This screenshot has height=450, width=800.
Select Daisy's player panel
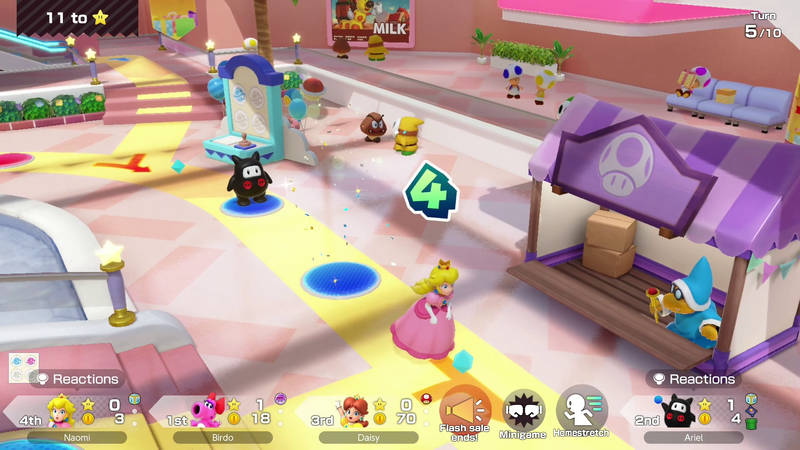367,415
